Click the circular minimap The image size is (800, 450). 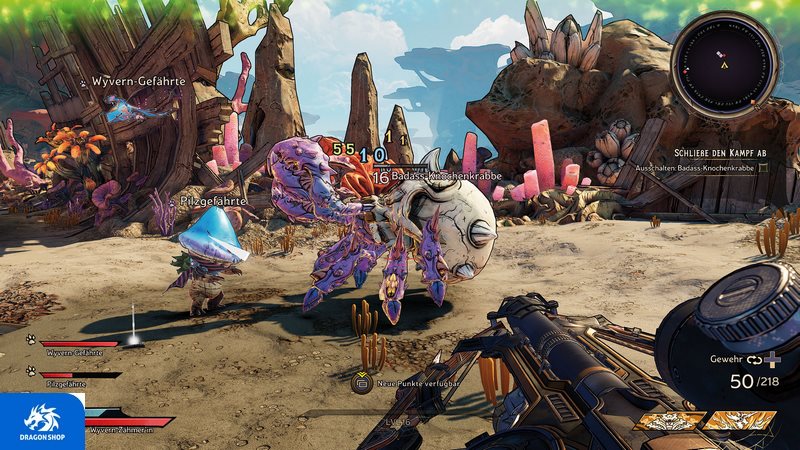[x=725, y=68]
